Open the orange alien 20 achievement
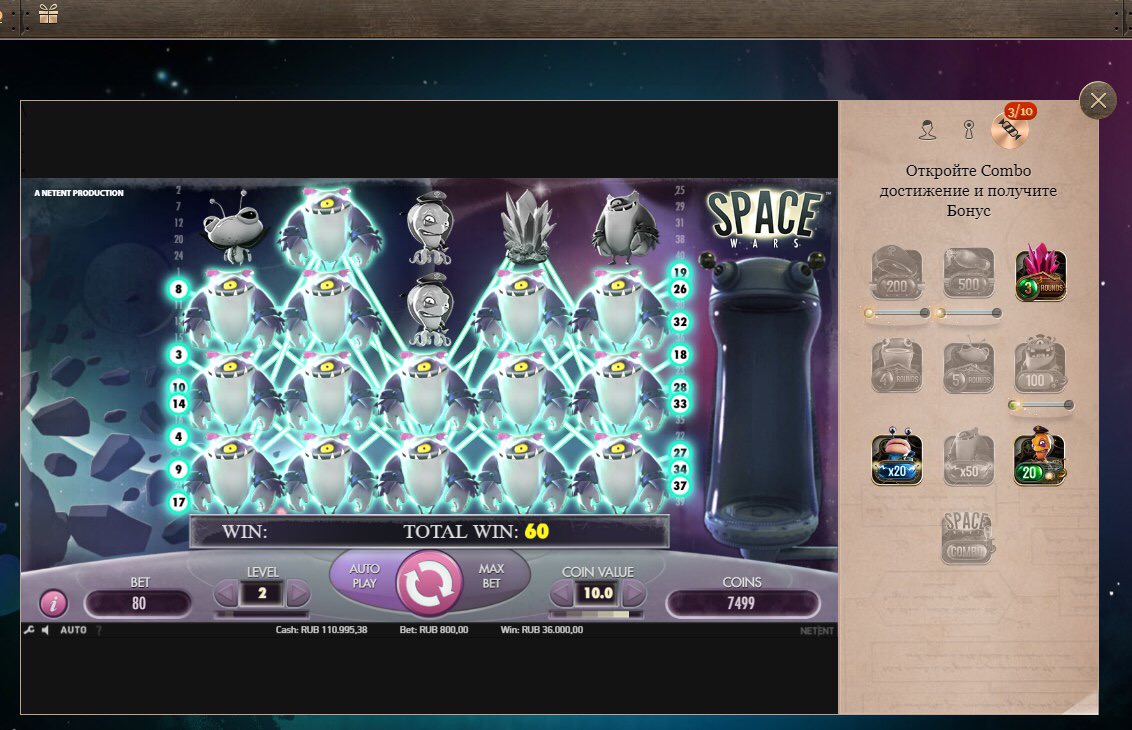Image resolution: width=1132 pixels, height=730 pixels. click(1040, 460)
